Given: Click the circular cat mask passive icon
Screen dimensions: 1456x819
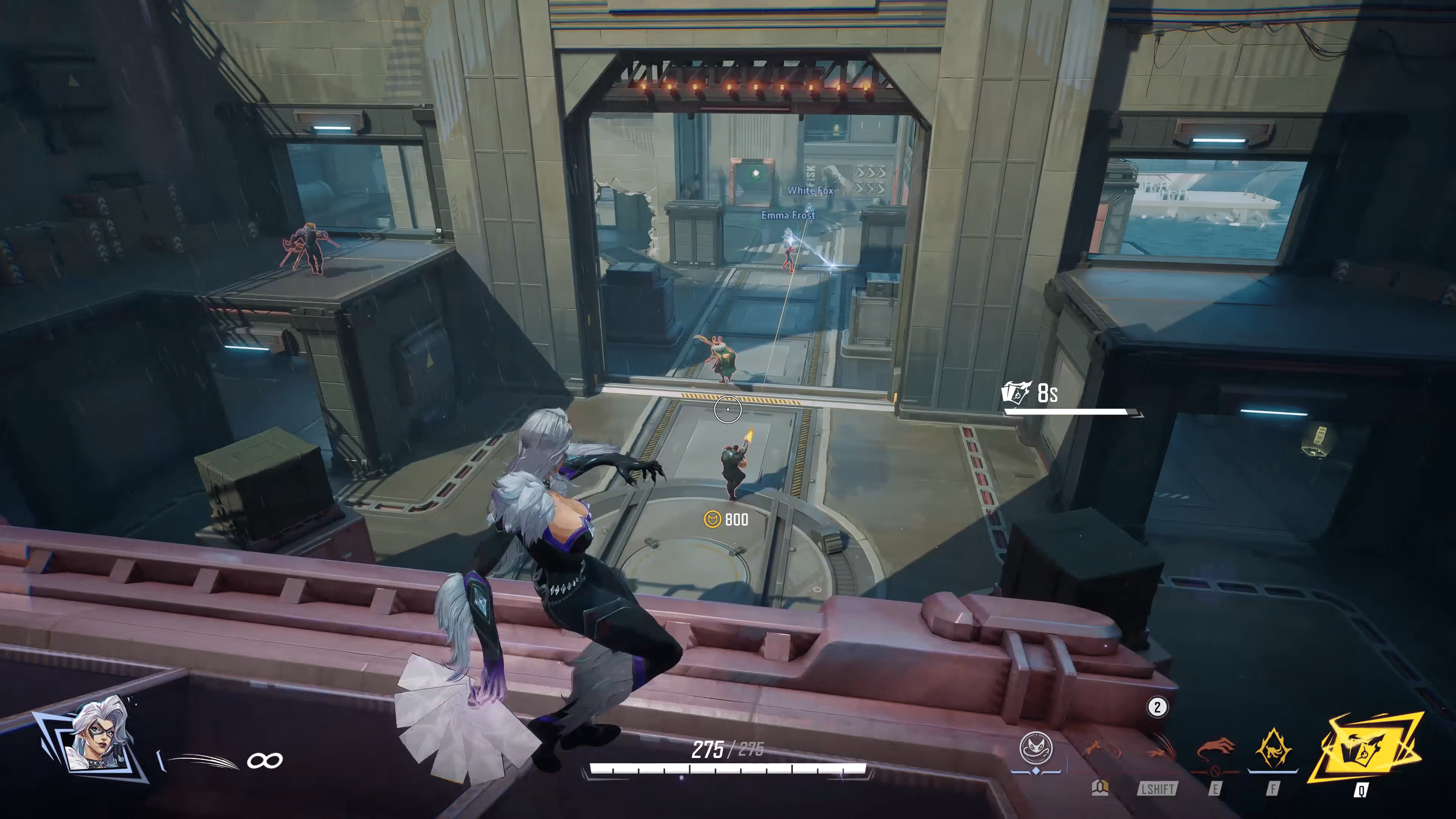Looking at the screenshot, I should coord(1036,748).
